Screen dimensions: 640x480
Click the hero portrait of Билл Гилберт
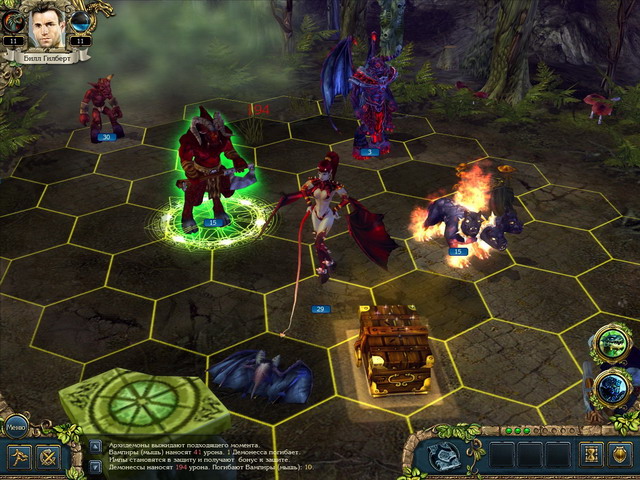pyautogui.click(x=46, y=28)
